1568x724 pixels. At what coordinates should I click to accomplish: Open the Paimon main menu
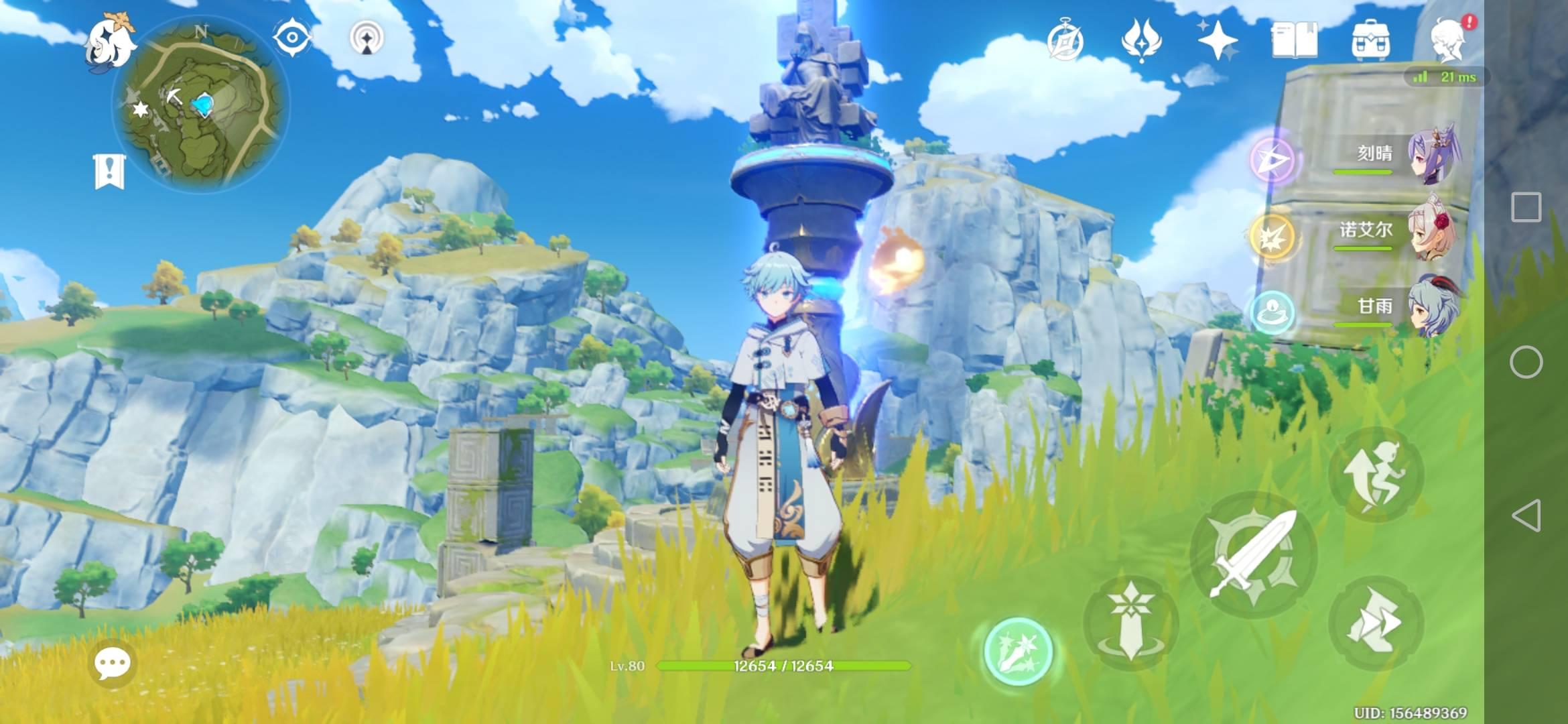pos(110,42)
